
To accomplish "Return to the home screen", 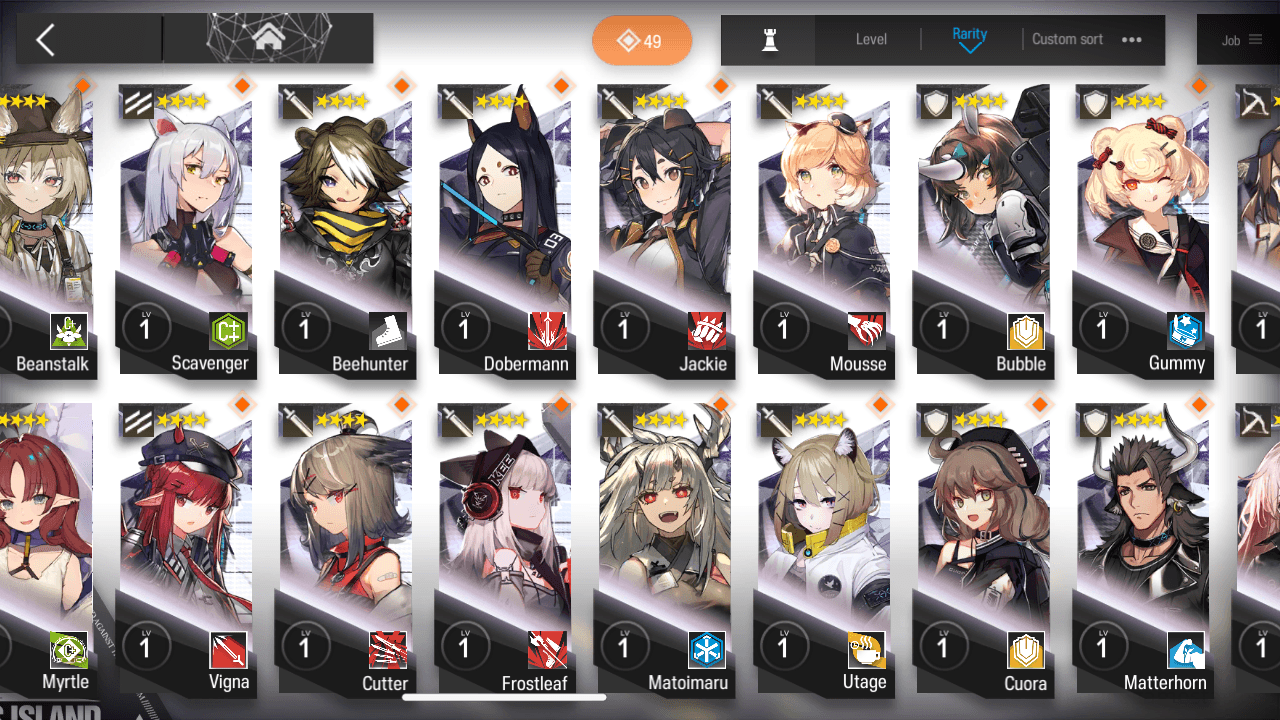I will pos(268,39).
